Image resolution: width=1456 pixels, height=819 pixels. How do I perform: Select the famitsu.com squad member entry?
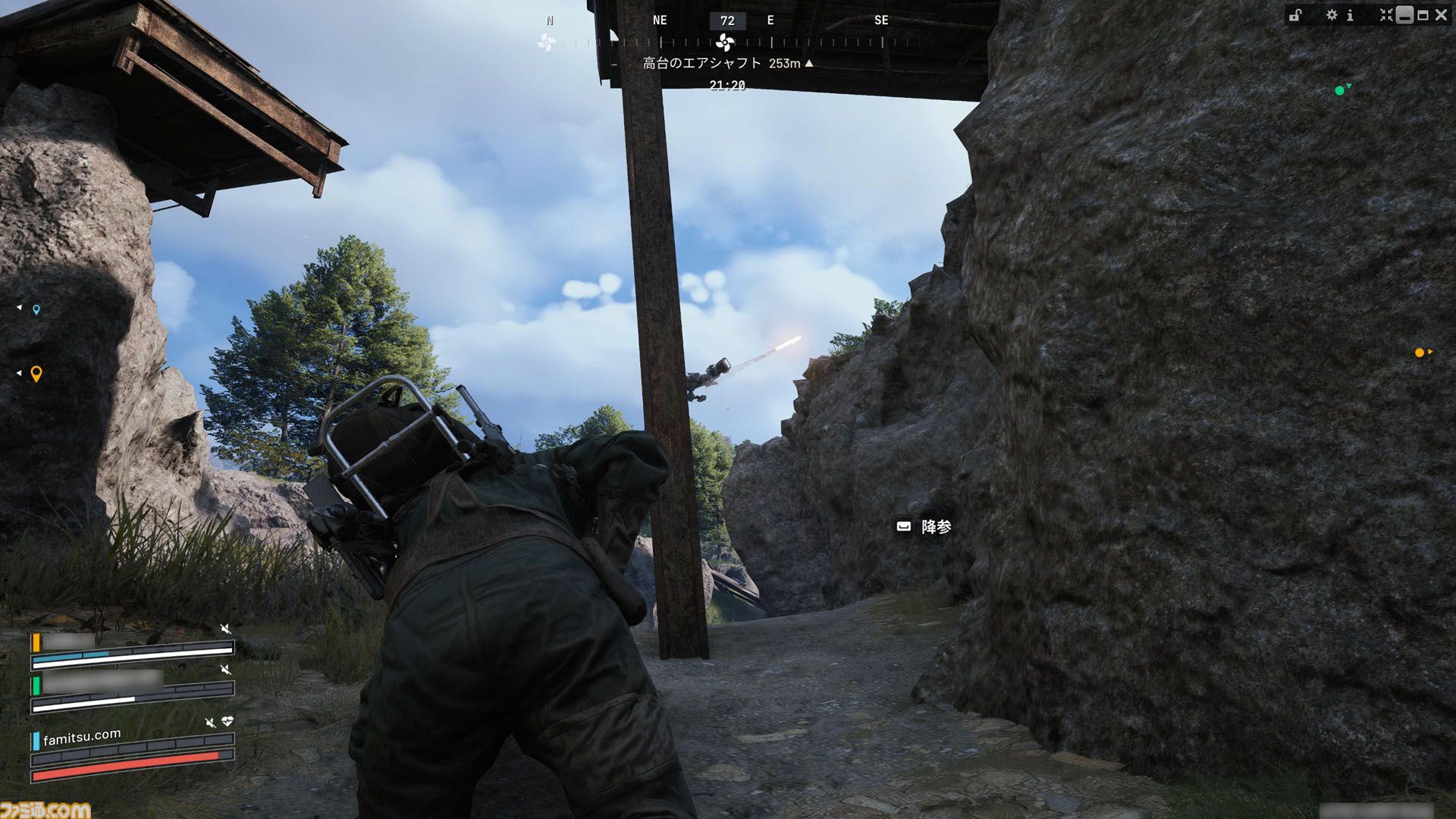[82, 737]
